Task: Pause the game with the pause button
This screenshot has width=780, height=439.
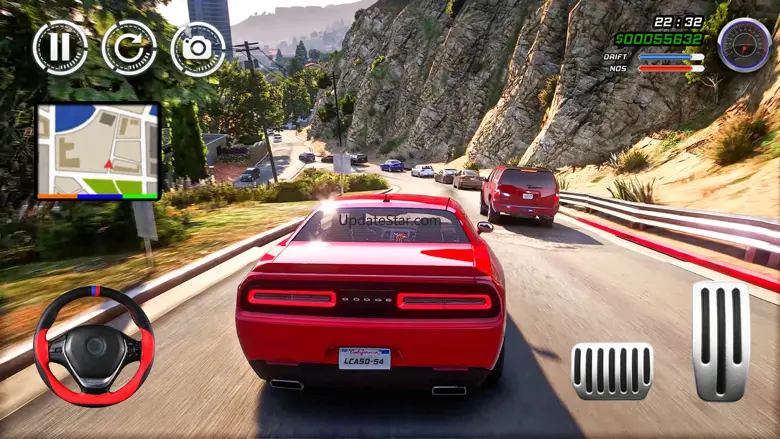Action: click(60, 47)
